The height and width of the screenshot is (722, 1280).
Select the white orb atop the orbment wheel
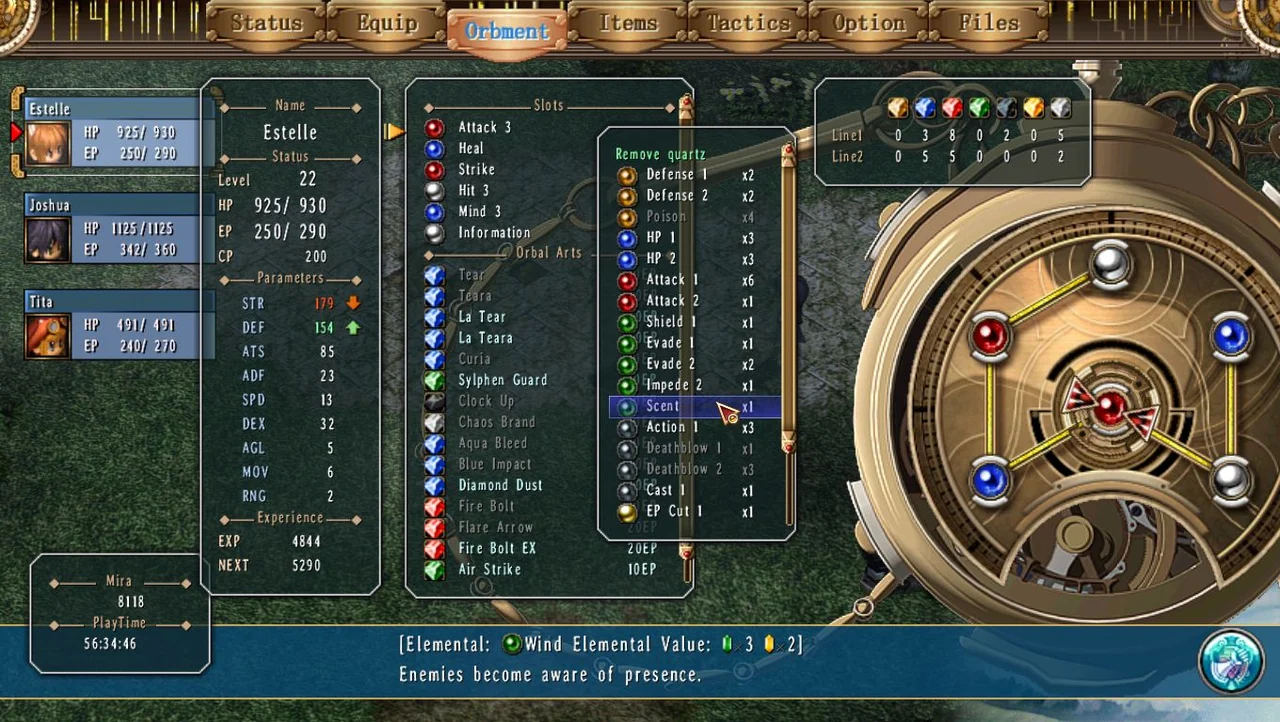[x=1108, y=263]
